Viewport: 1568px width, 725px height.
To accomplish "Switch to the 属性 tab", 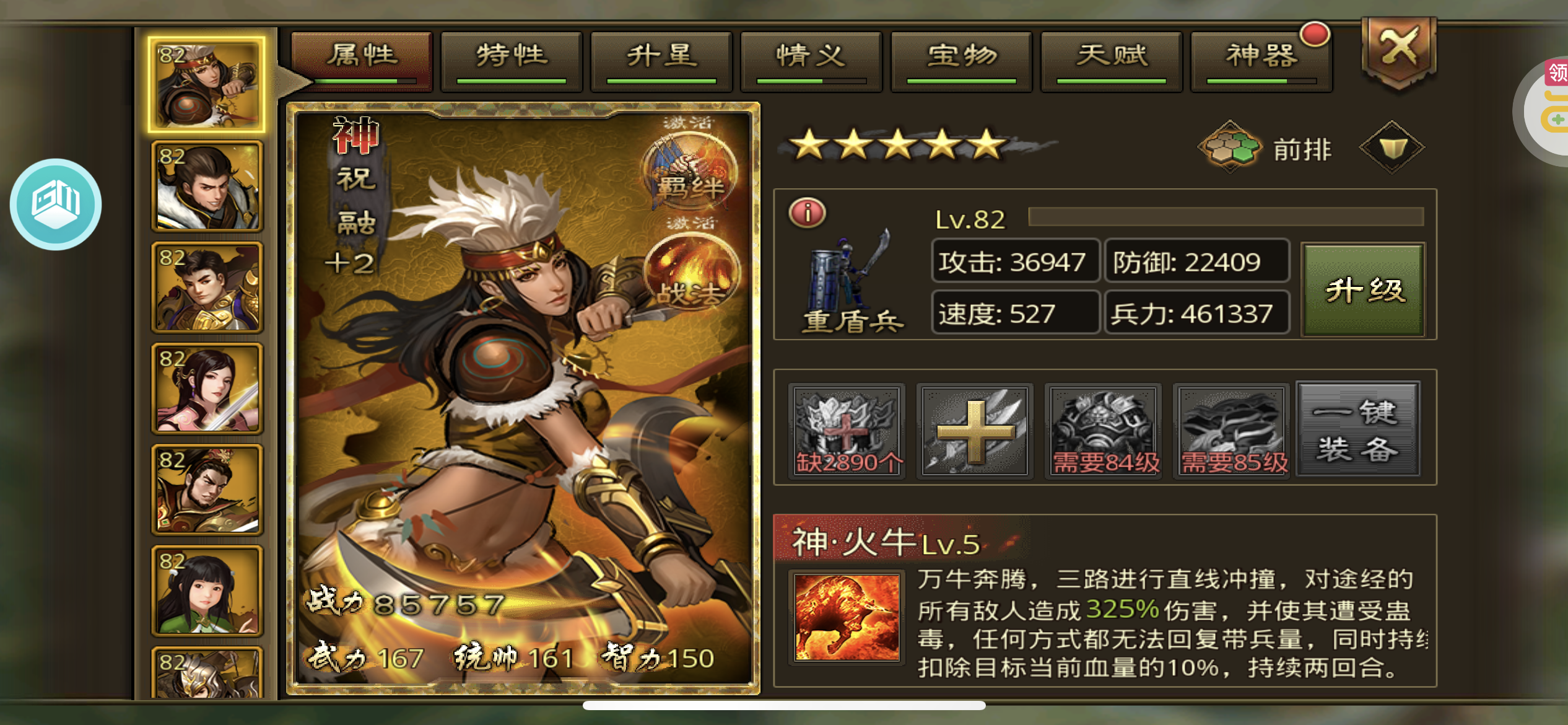I will coord(362,60).
